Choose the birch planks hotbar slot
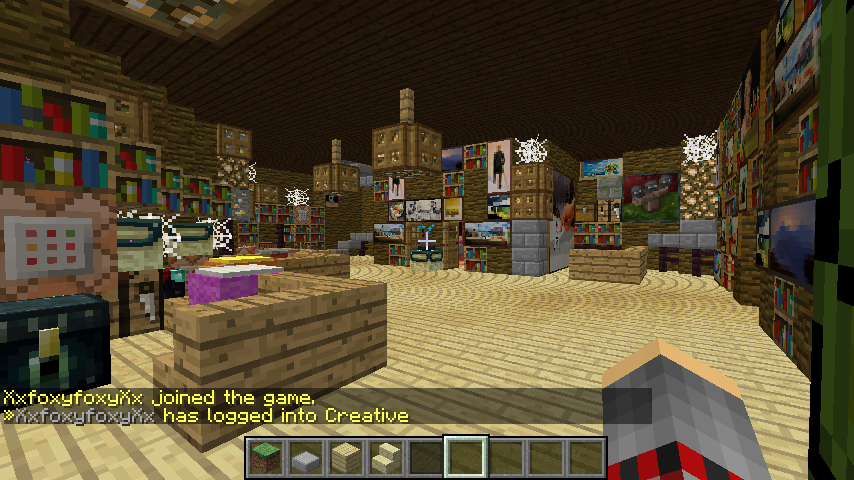The width and height of the screenshot is (854, 480). click(x=346, y=457)
